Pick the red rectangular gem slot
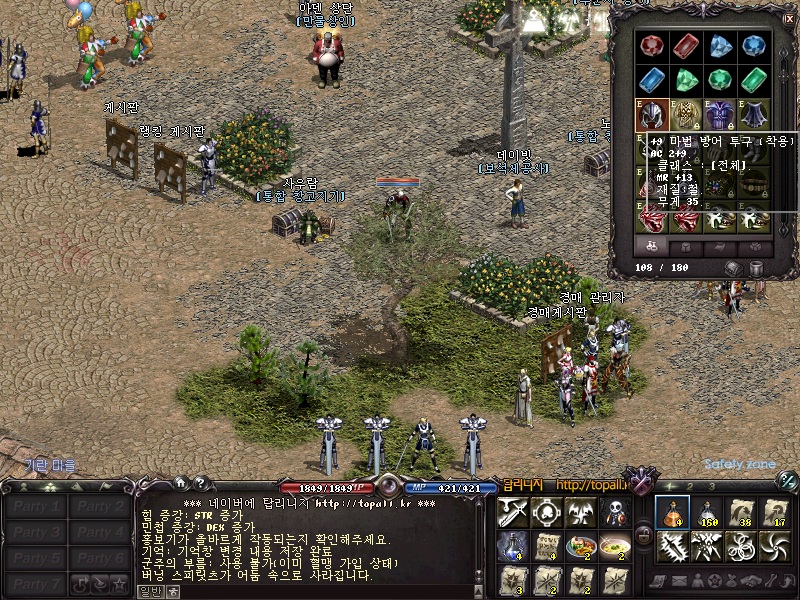The image size is (800, 600). 686,47
